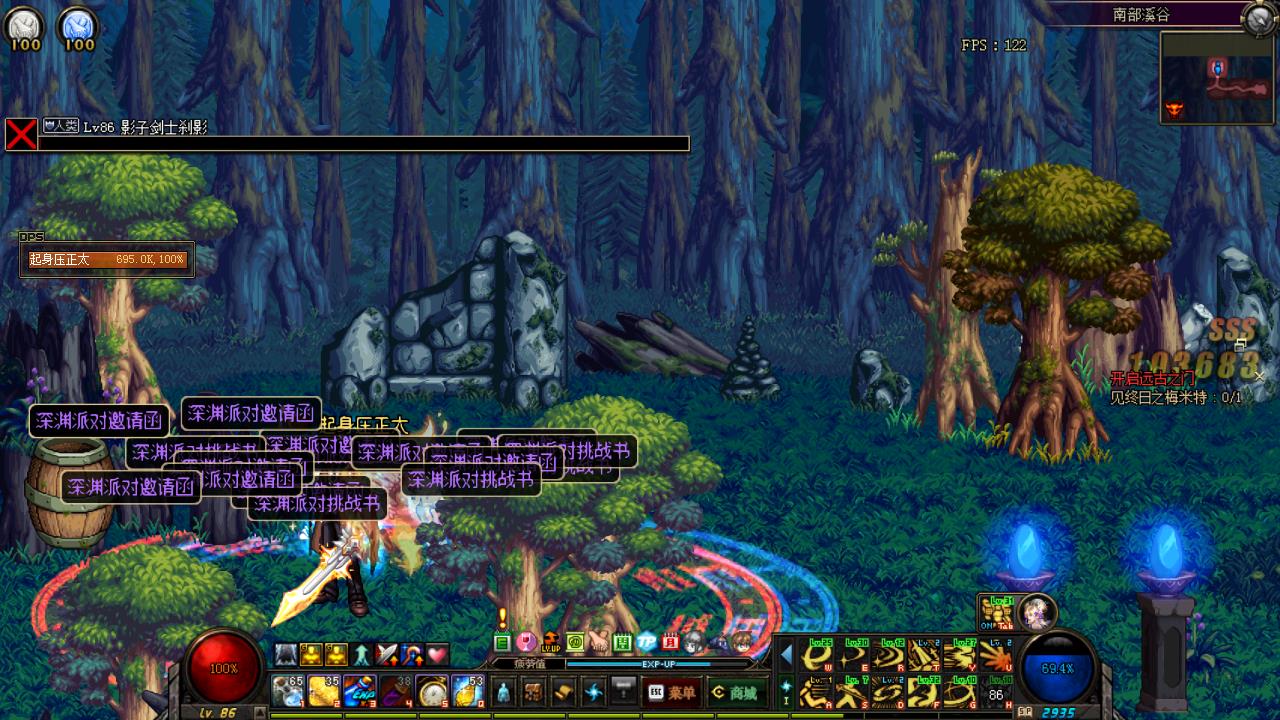Use the burst skill on key U
Image resolution: width=1280 pixels, height=720 pixels.
(996, 656)
